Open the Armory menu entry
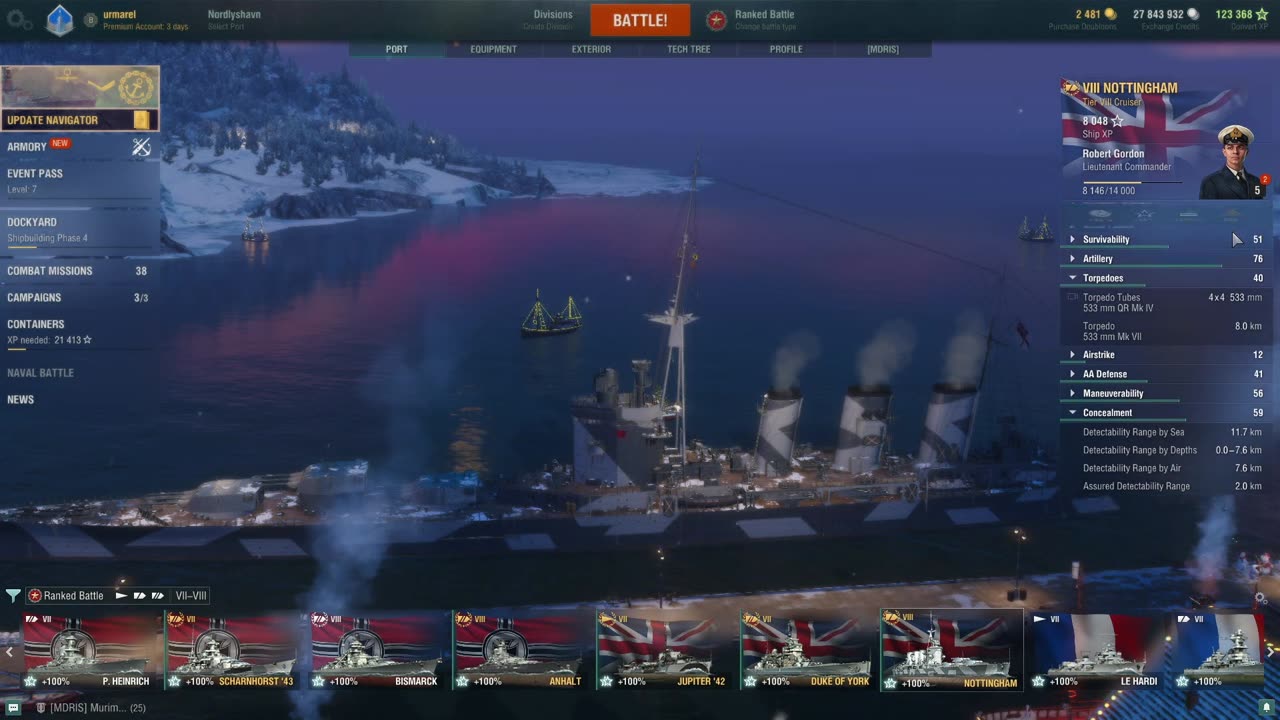This screenshot has width=1280, height=720. [x=28, y=146]
